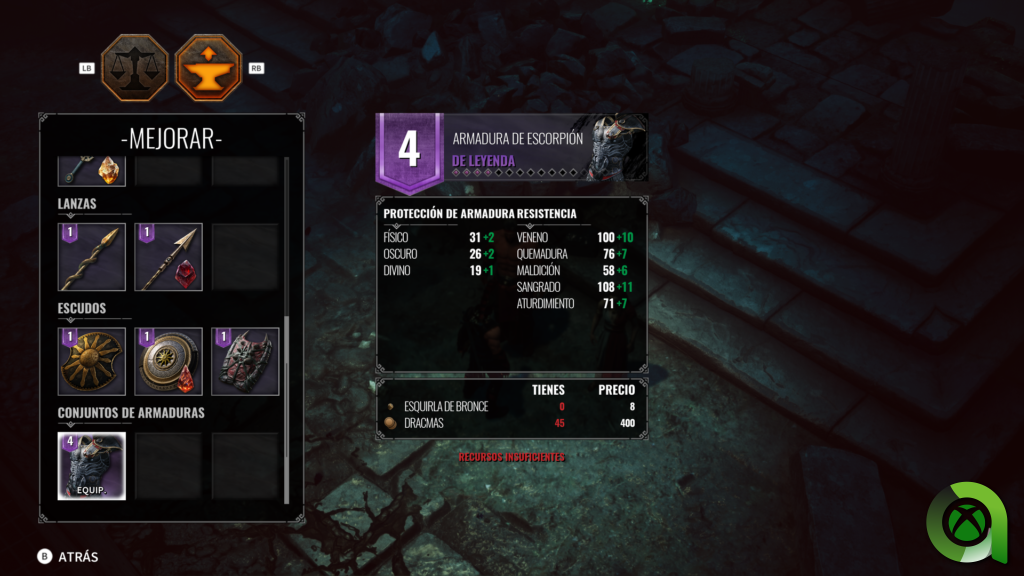Choose the twisted wooden spear
Viewport: 1024px width, 576px height.
point(92,257)
